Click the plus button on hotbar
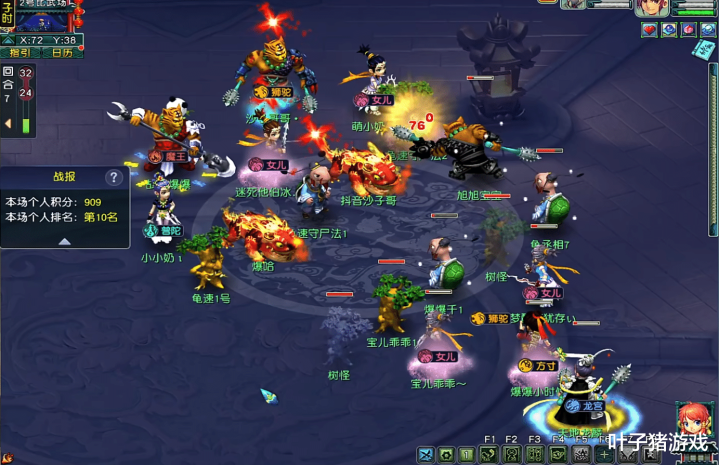This screenshot has width=719, height=465. click(x=605, y=455)
